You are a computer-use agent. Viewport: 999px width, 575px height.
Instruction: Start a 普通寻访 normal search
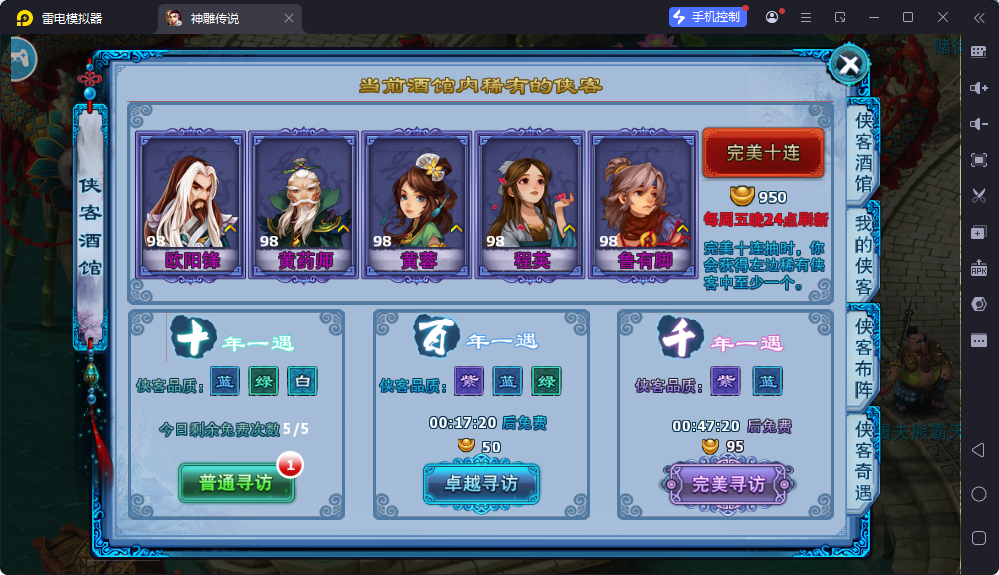pyautogui.click(x=236, y=483)
